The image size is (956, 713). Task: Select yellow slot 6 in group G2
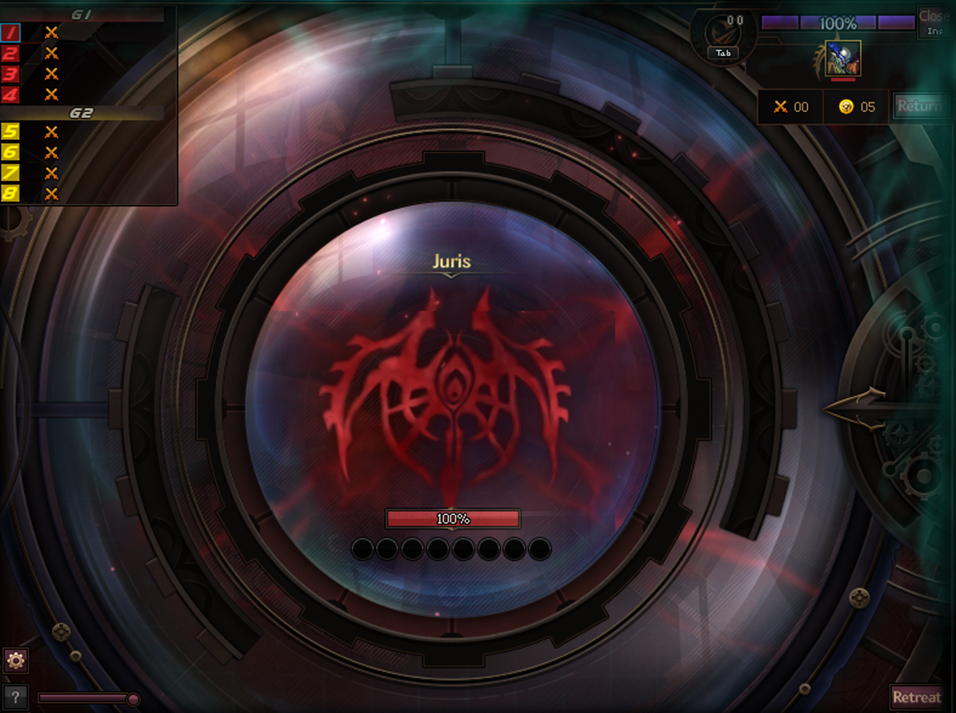pos(11,152)
